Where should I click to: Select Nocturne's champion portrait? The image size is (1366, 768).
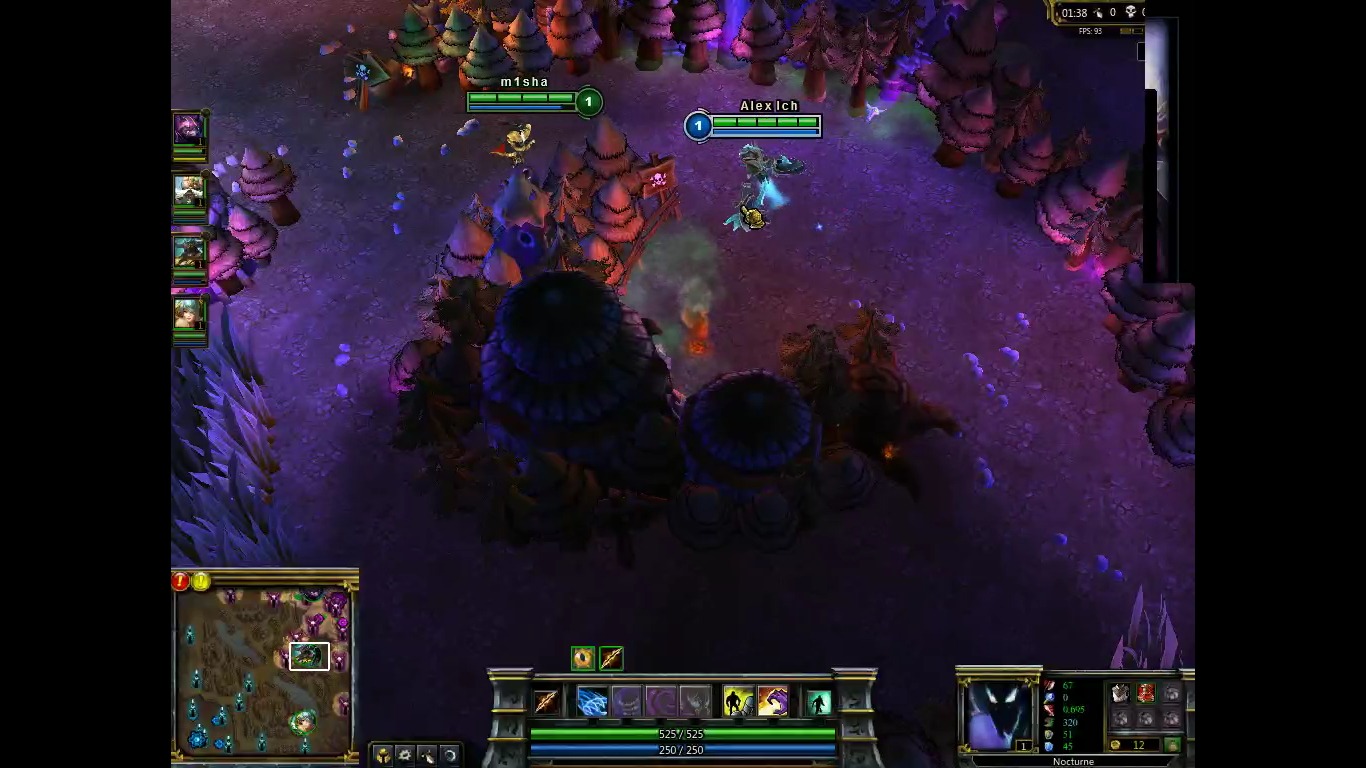click(x=998, y=712)
